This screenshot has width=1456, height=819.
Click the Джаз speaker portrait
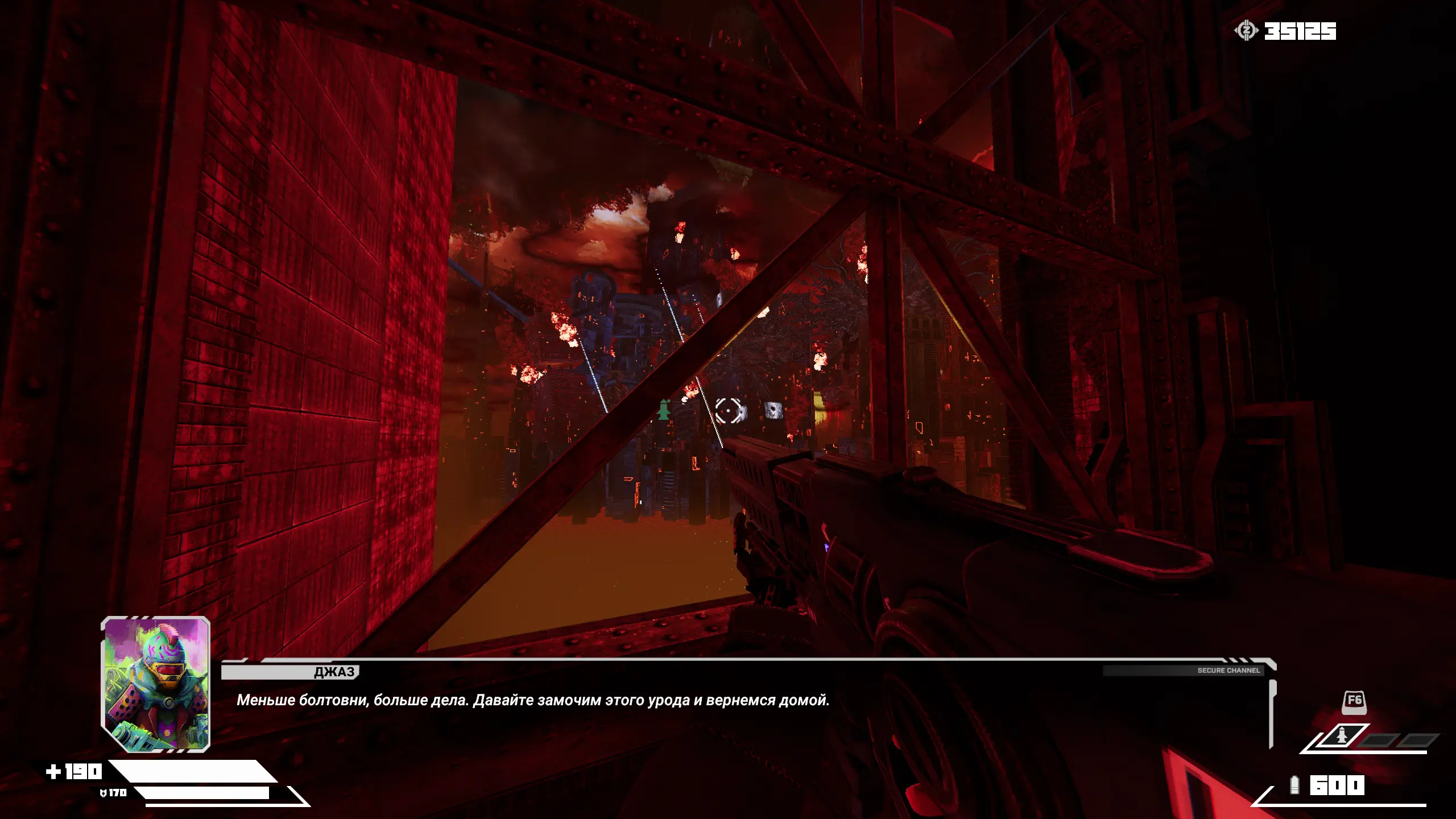tap(156, 684)
